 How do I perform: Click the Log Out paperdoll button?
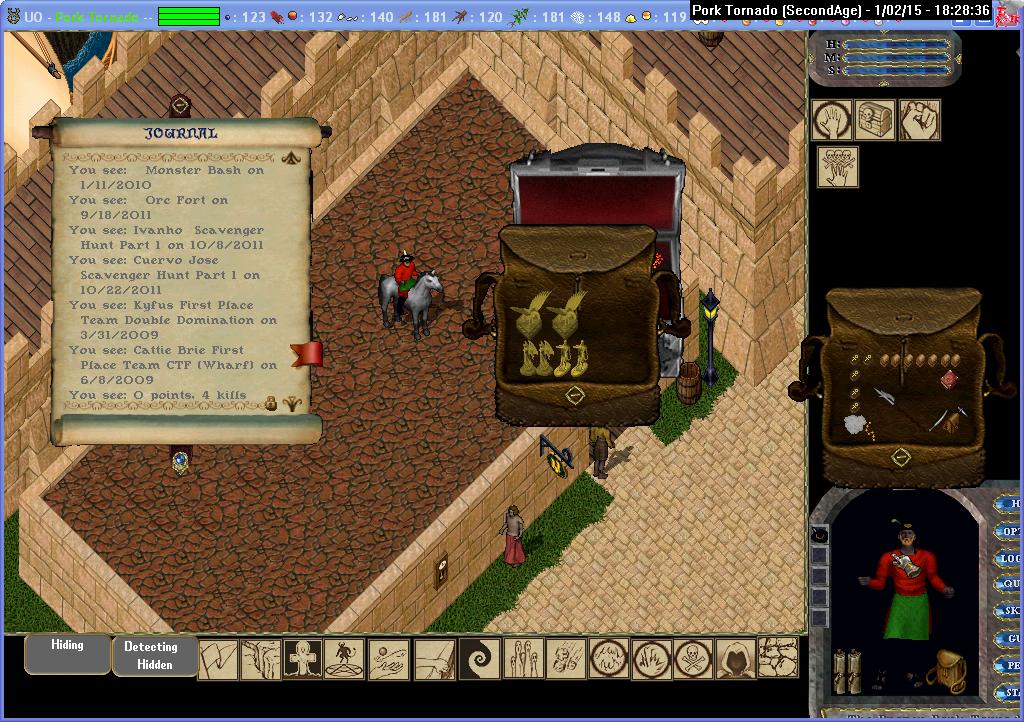pos(1010,559)
